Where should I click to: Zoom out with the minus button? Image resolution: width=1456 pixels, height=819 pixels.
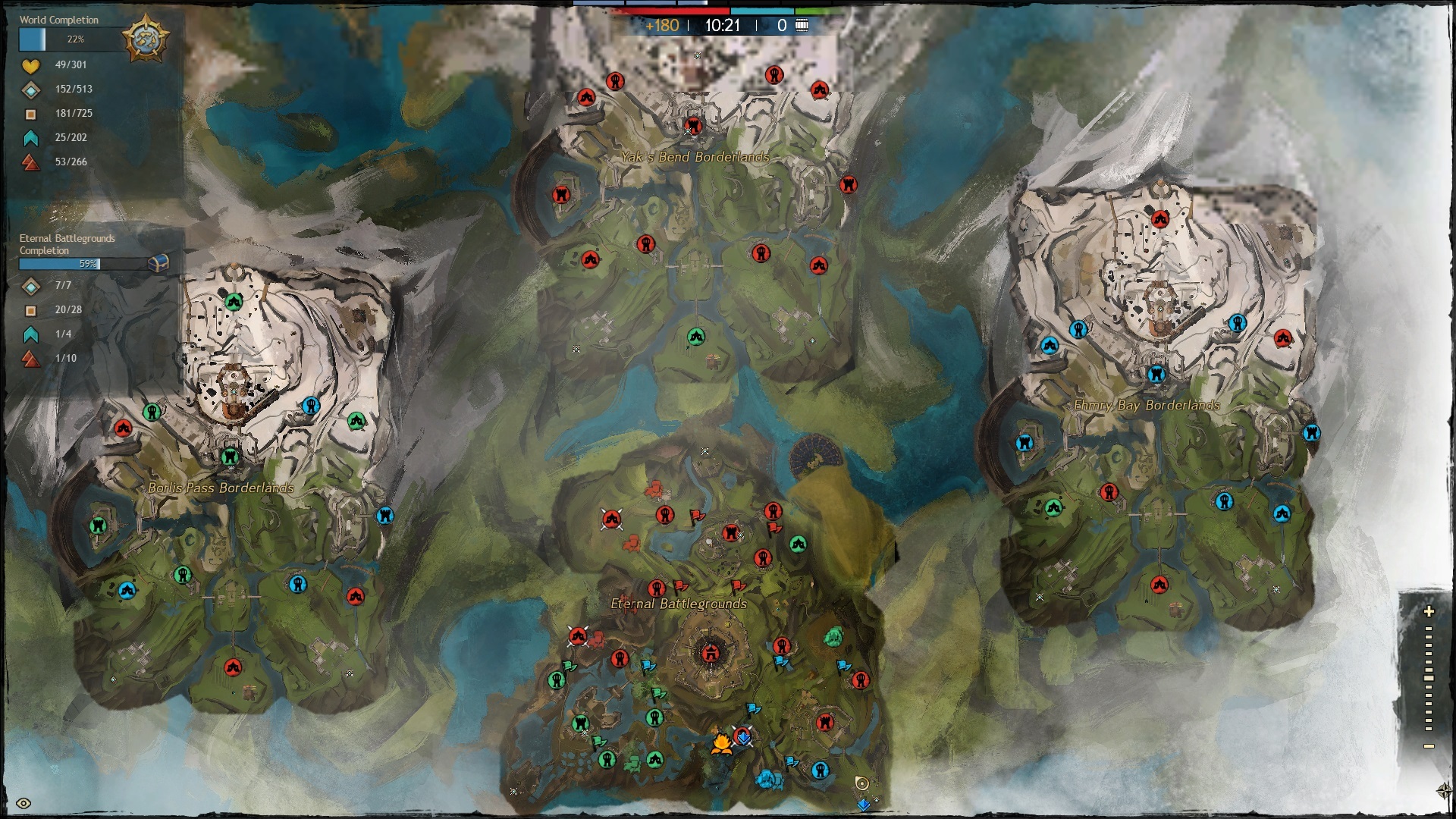(1429, 746)
